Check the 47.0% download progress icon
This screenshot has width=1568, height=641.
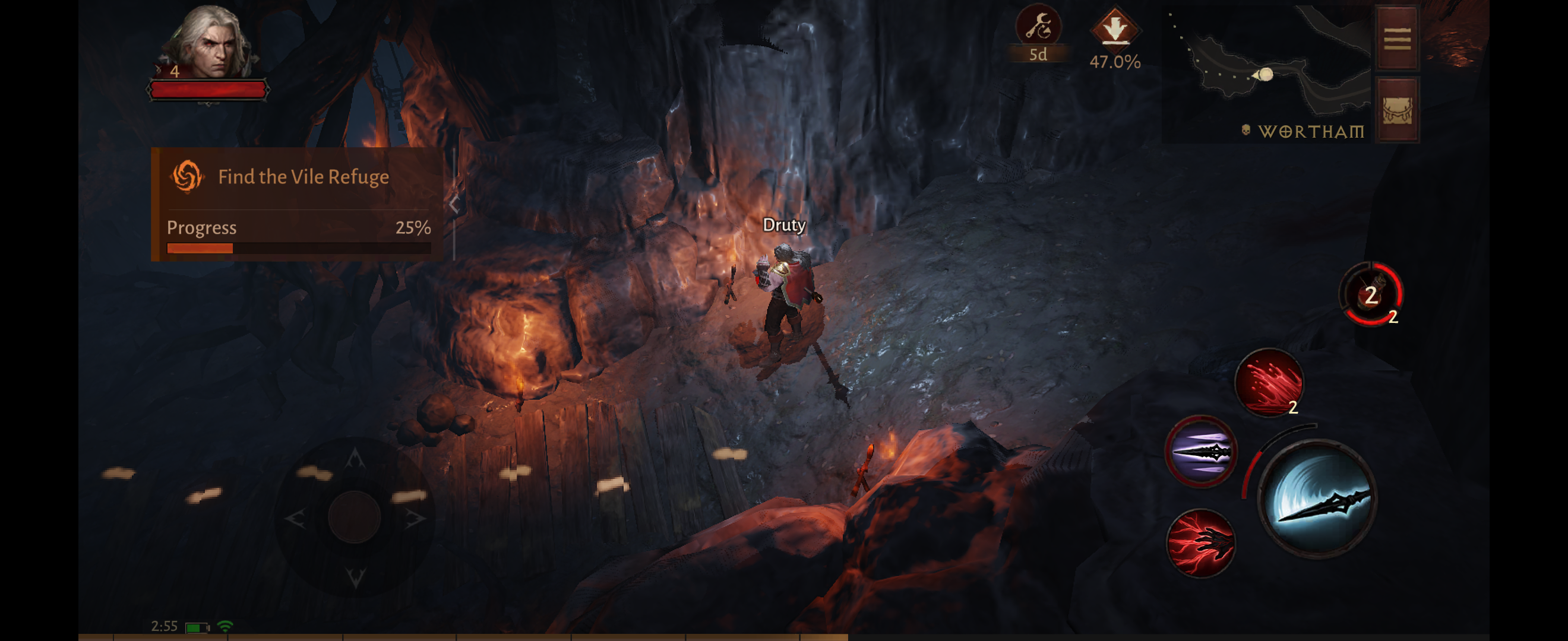click(1114, 29)
